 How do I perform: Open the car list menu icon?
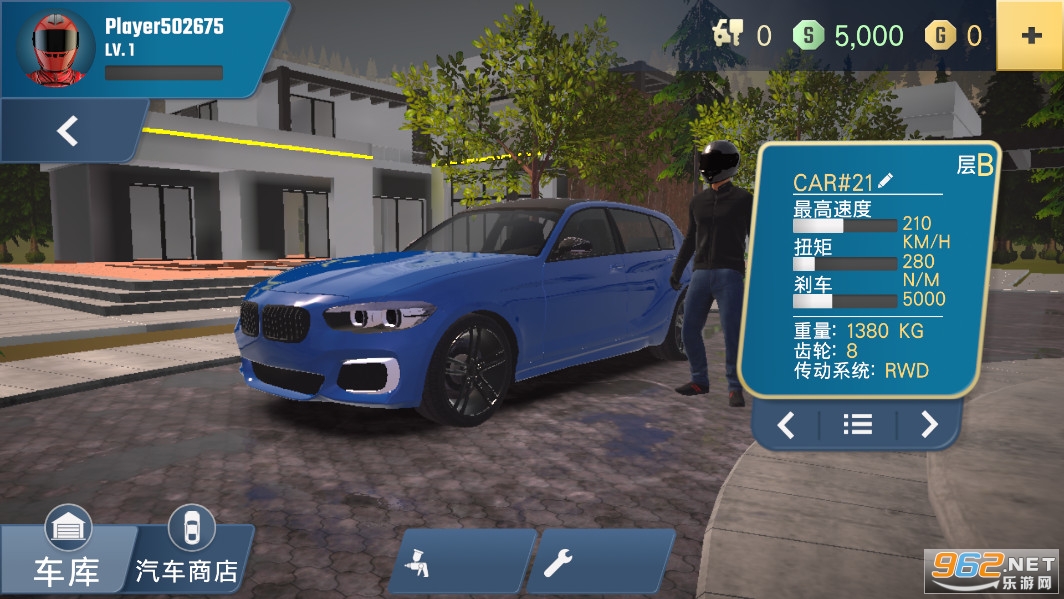pyautogui.click(x=857, y=425)
